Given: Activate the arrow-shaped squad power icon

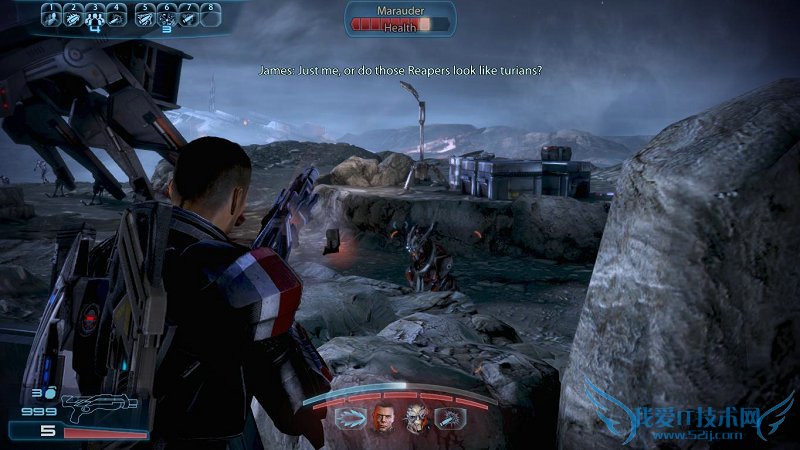Looking at the screenshot, I should pyautogui.click(x=349, y=418).
